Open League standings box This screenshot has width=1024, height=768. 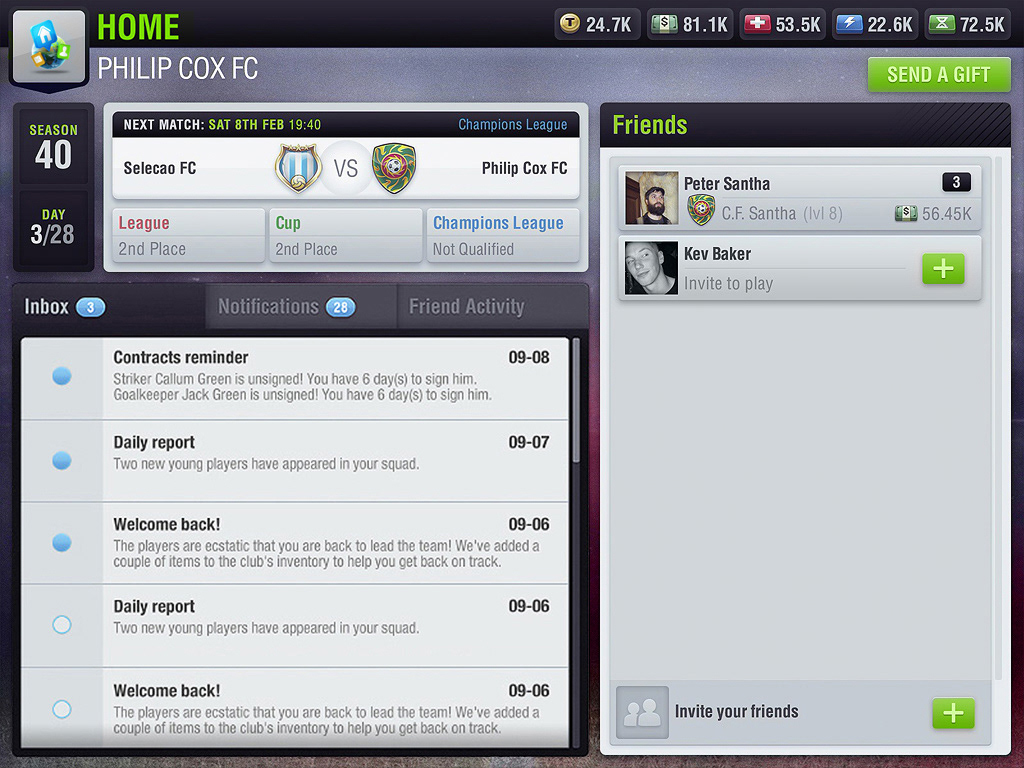[188, 236]
